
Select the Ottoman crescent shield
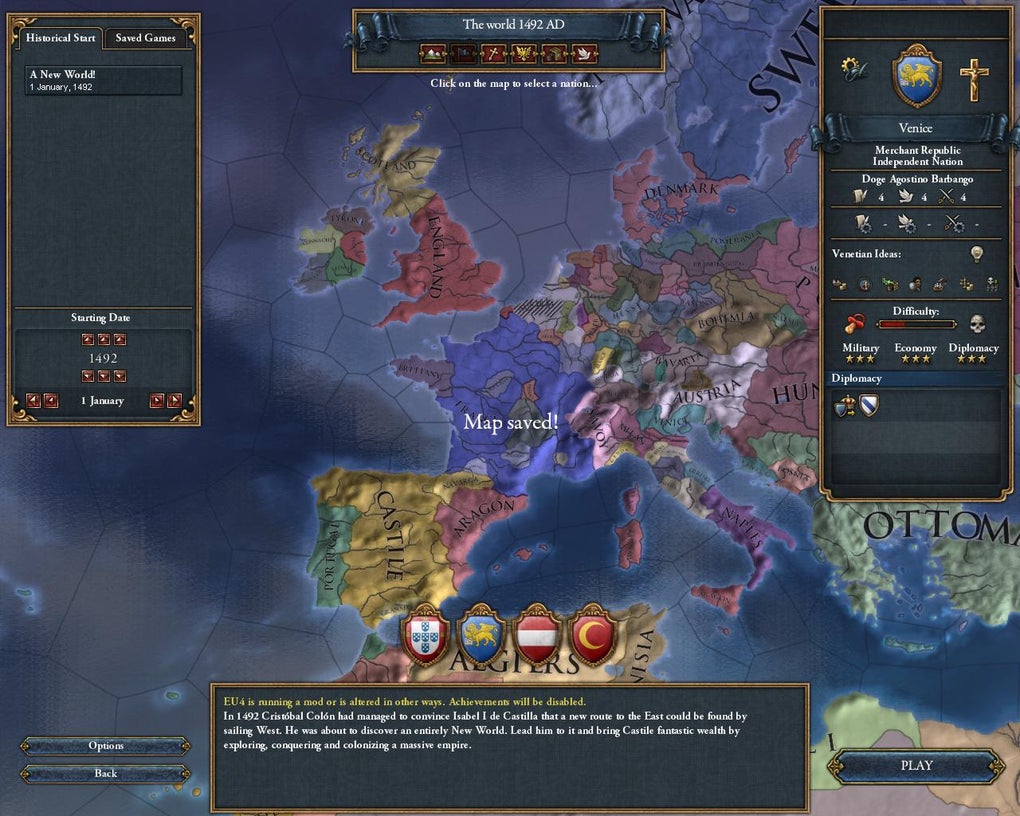(593, 636)
